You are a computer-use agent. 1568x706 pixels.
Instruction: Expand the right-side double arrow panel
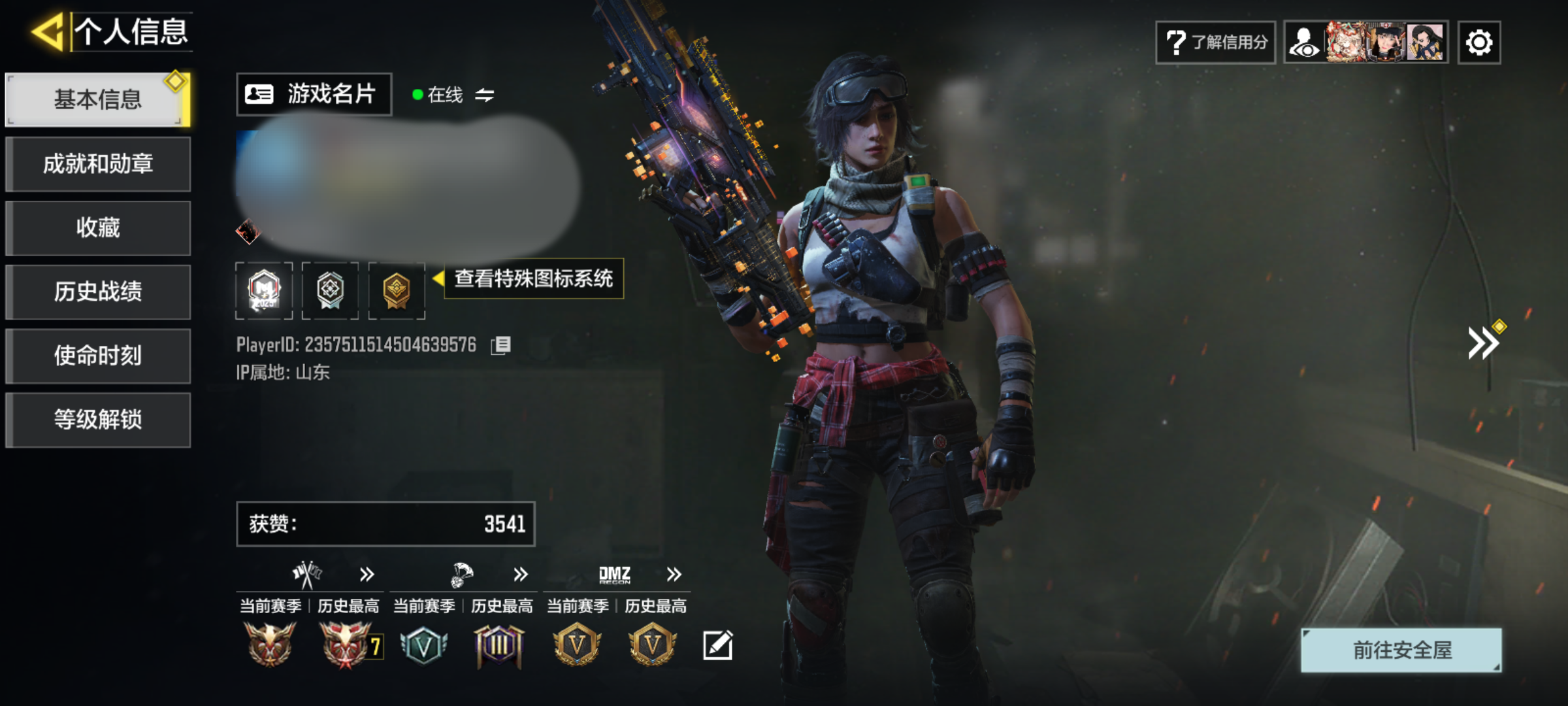click(x=1483, y=343)
